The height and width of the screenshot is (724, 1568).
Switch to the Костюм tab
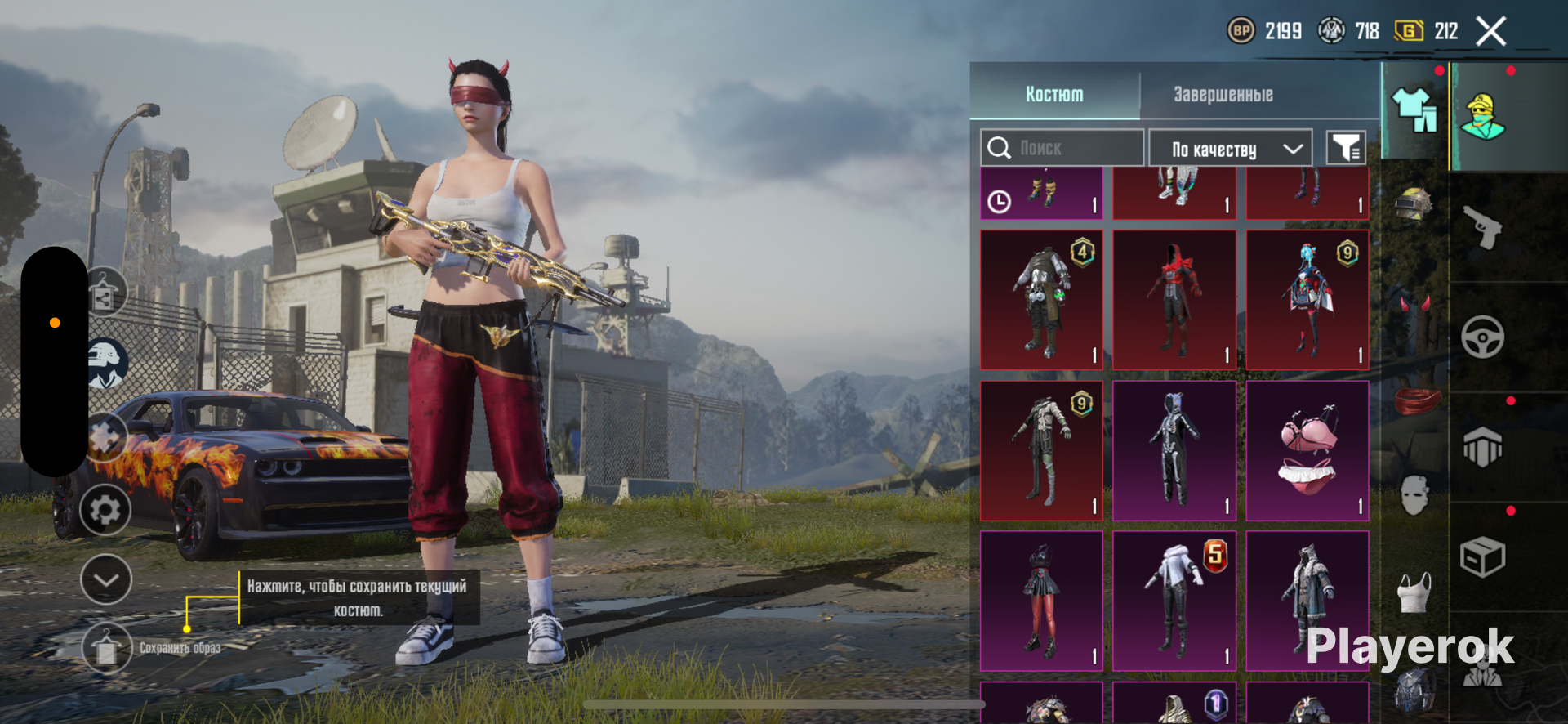[1054, 95]
